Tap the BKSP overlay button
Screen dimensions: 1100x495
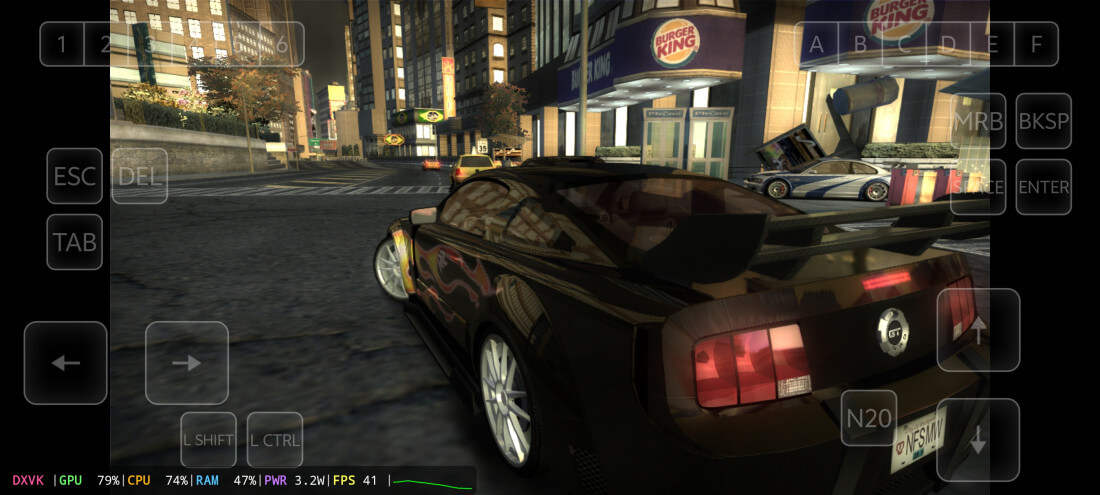1044,121
